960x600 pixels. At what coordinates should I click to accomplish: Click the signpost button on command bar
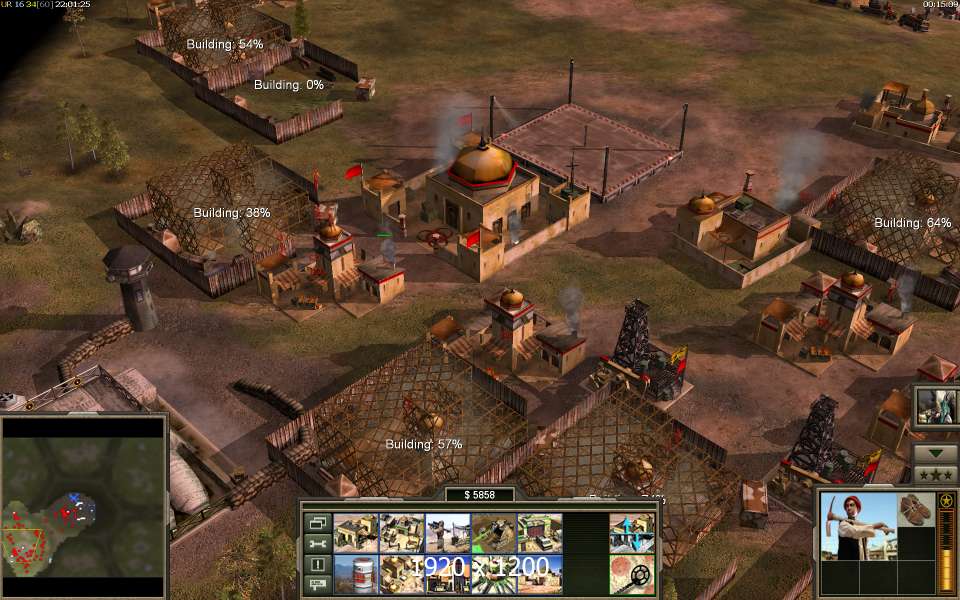point(317,584)
